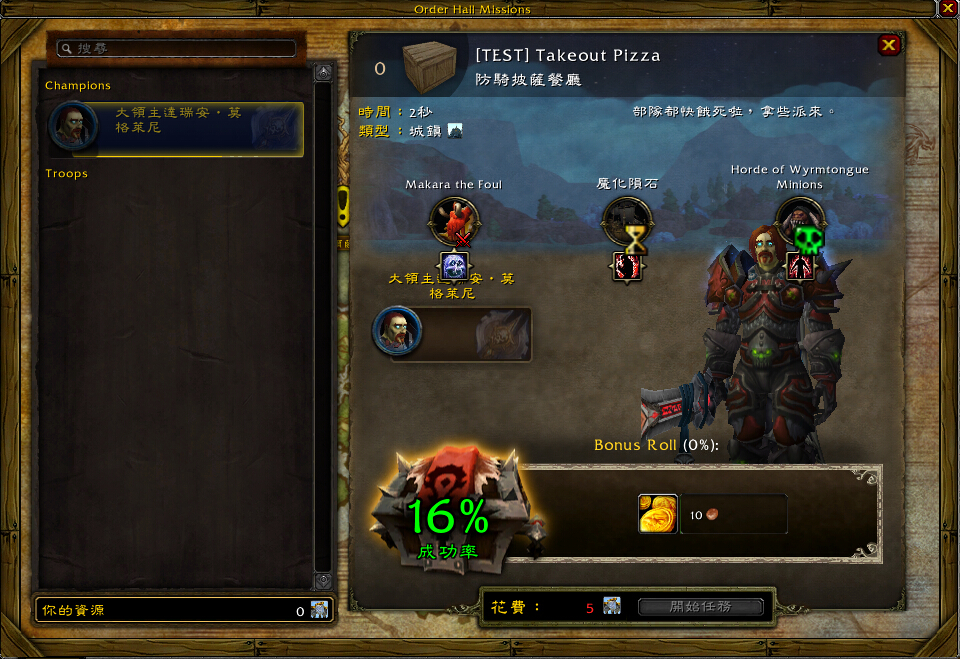The height and width of the screenshot is (659, 960).
Task: Close the Order Hall Missions window
Action: (x=947, y=8)
